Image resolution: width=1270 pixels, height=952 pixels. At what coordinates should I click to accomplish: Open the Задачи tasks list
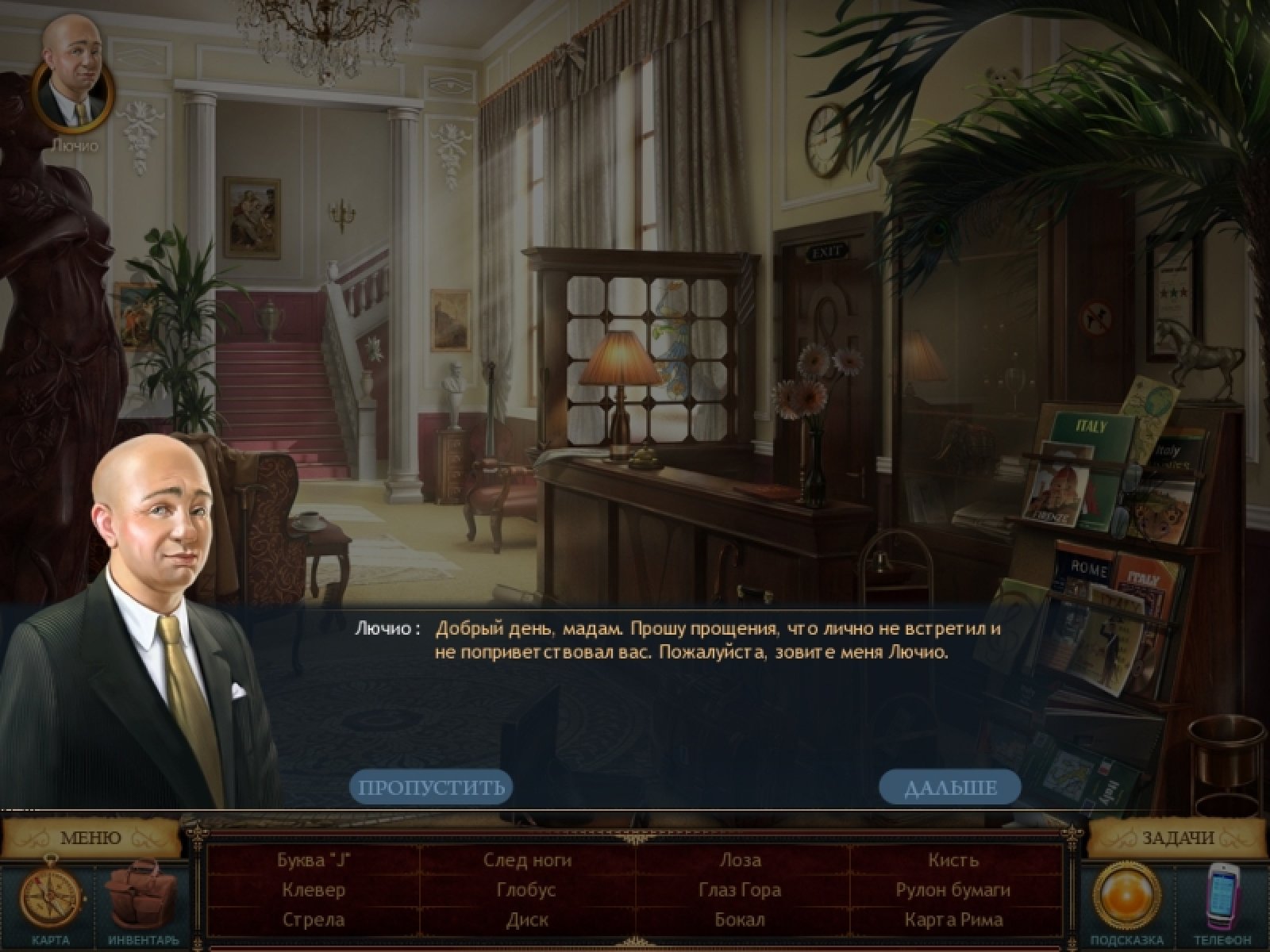(1178, 838)
